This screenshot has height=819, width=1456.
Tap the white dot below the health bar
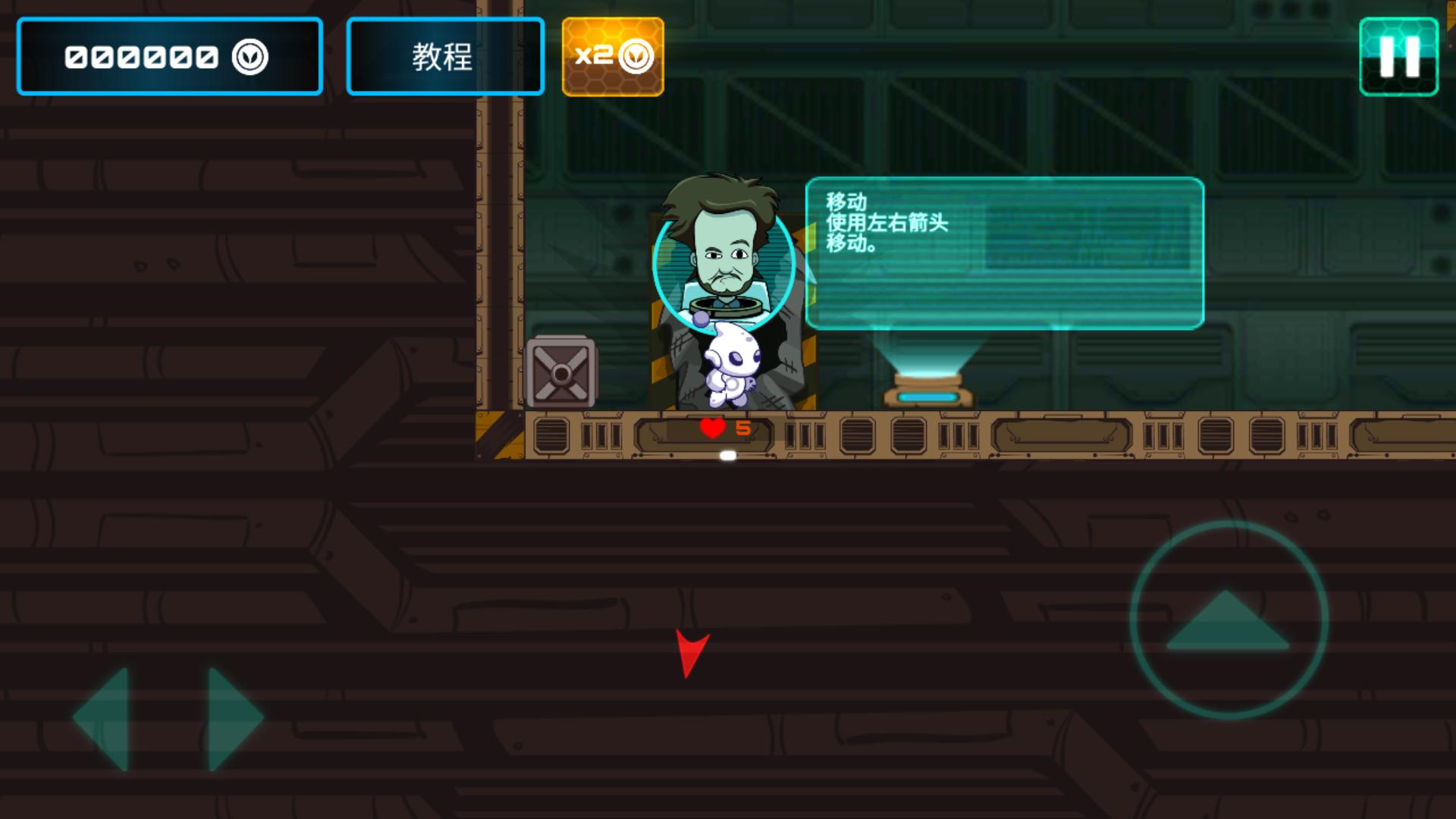[x=728, y=454]
